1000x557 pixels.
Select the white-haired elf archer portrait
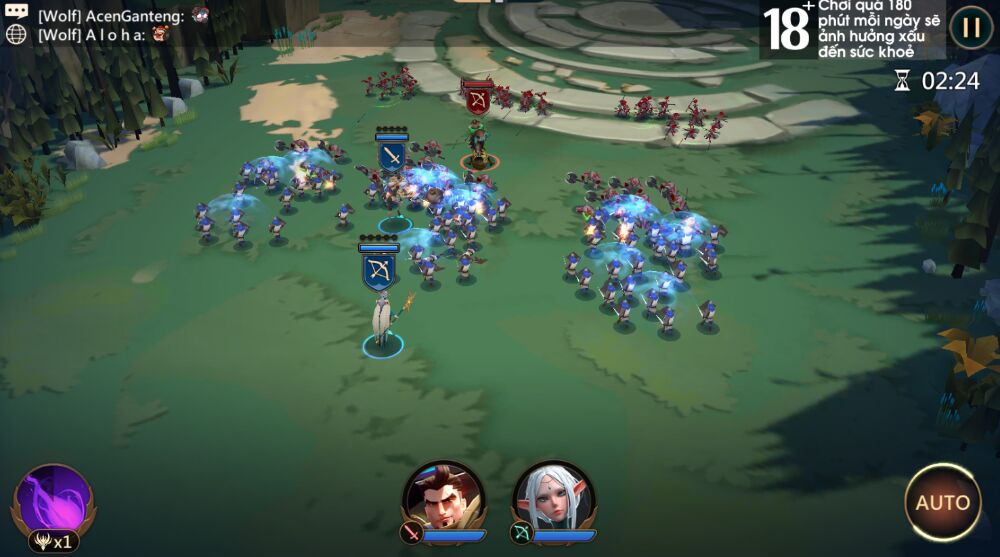click(x=553, y=497)
